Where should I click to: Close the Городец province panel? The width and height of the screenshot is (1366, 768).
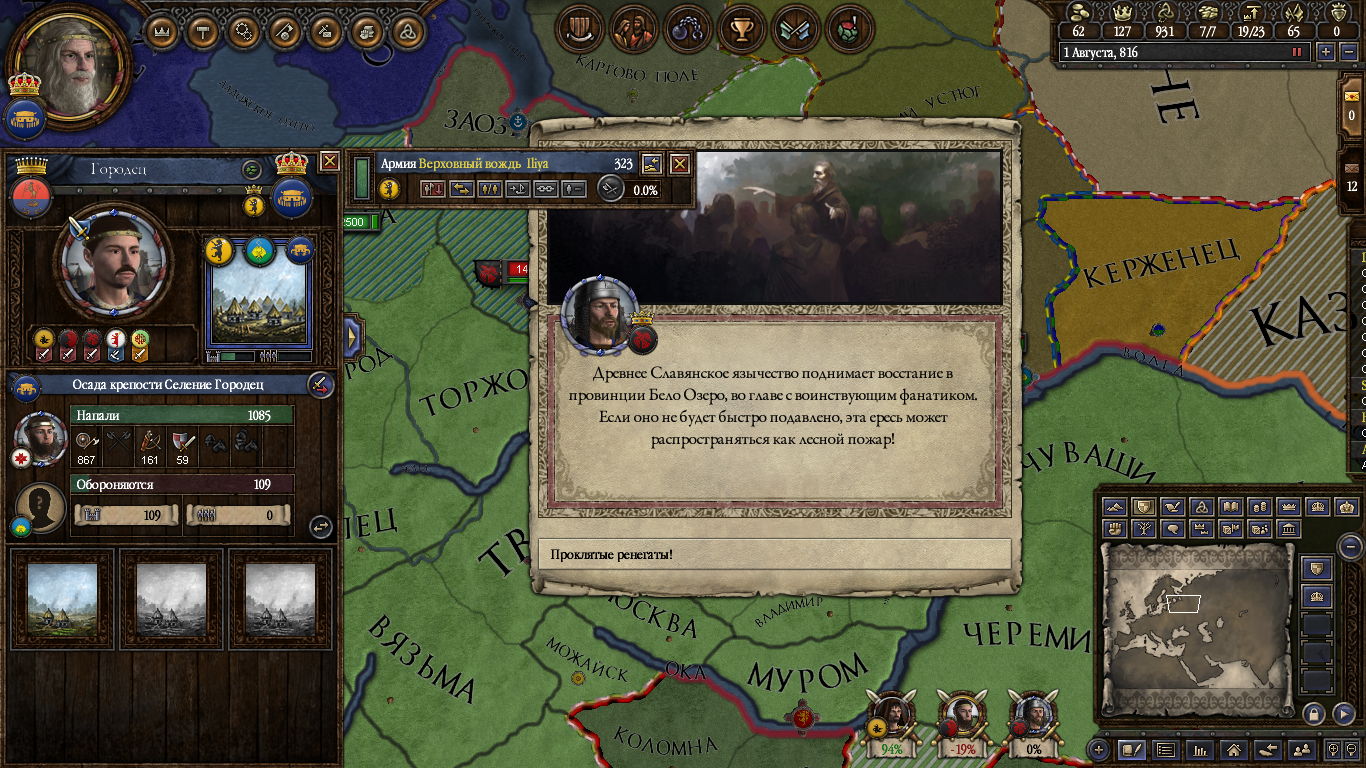(329, 161)
